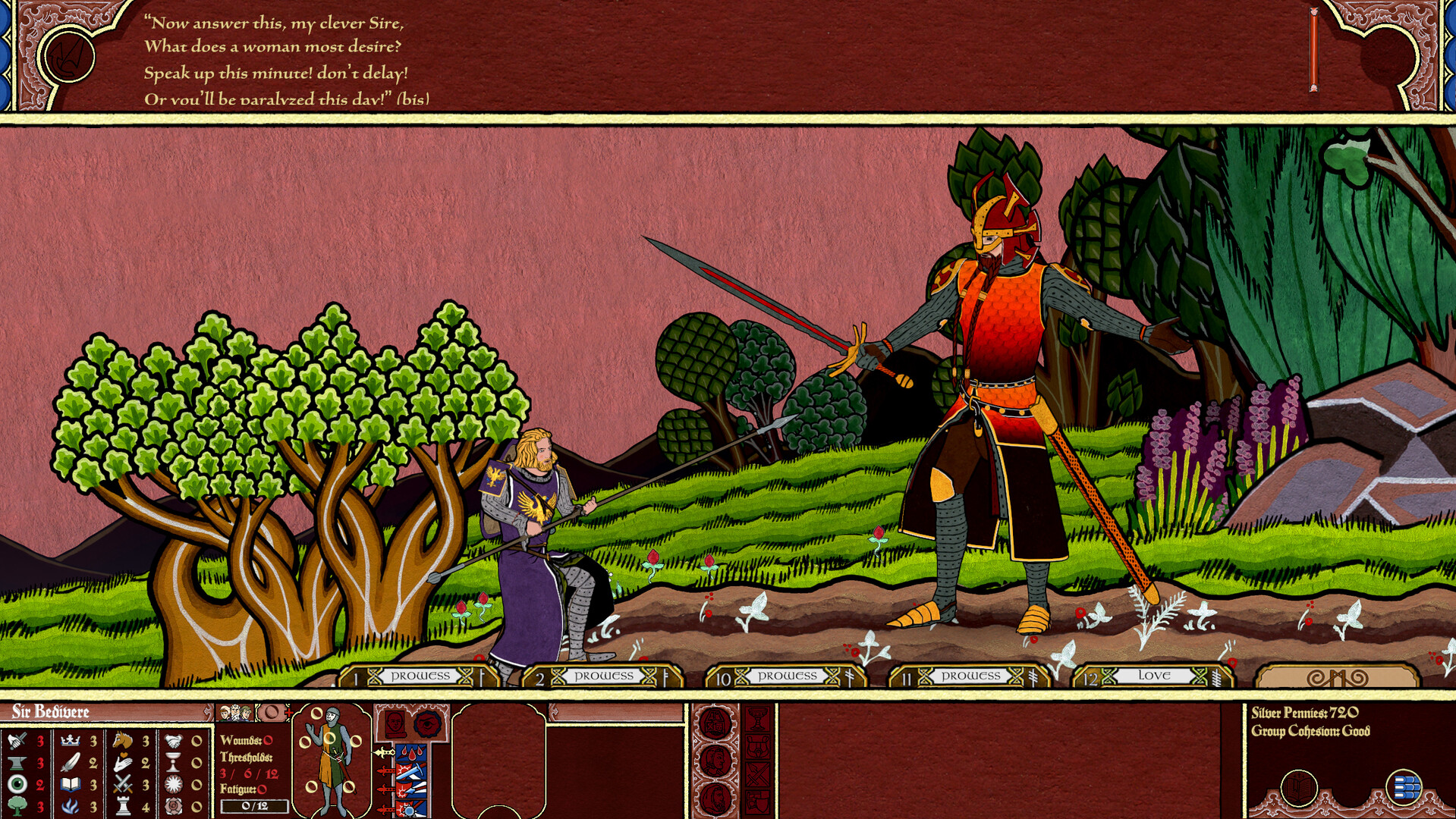
Task: Click the chalice virtue icon showing zero
Action: point(173,763)
